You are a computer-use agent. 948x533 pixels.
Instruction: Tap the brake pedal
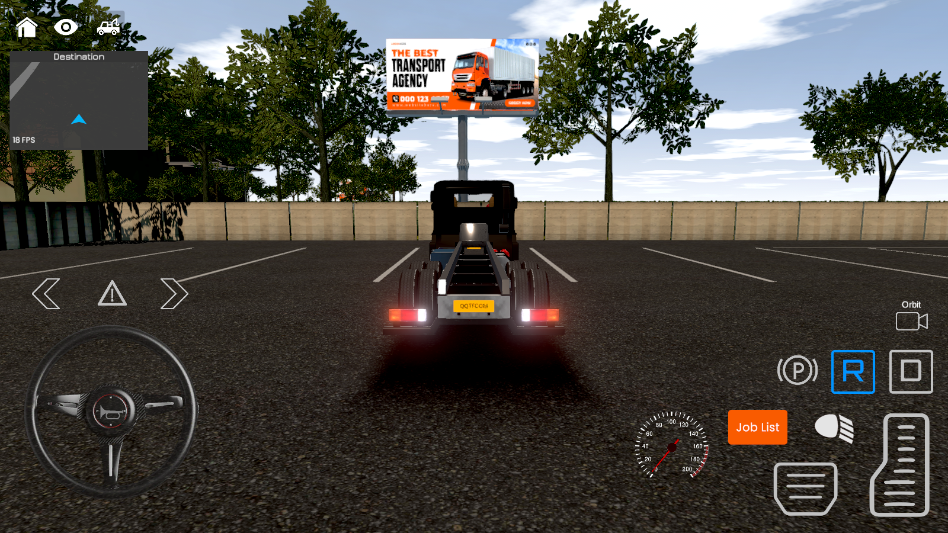pyautogui.click(x=805, y=488)
